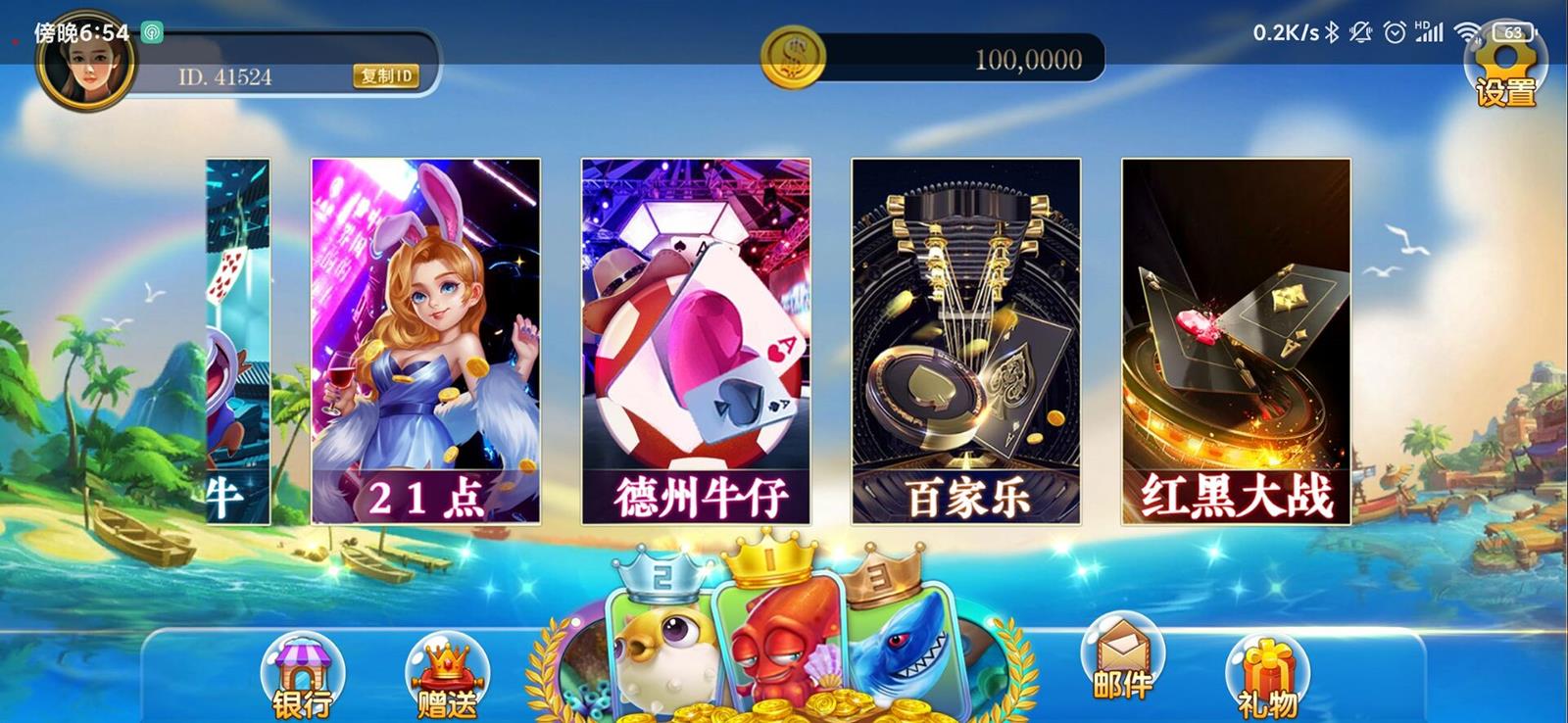
Task: Open the 设置 settings gear icon
Action: point(1506,73)
